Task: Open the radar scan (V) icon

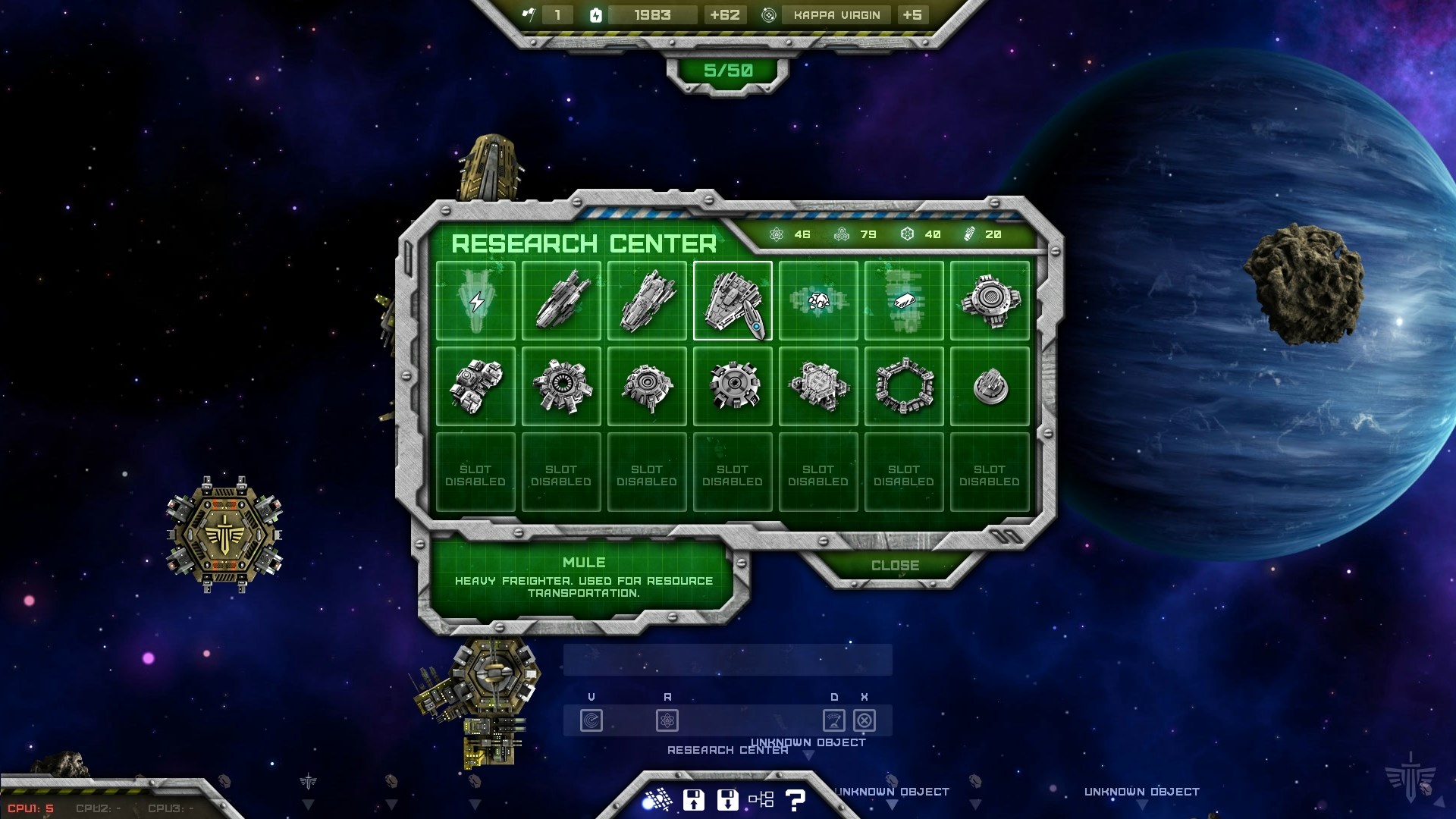Action: click(591, 721)
